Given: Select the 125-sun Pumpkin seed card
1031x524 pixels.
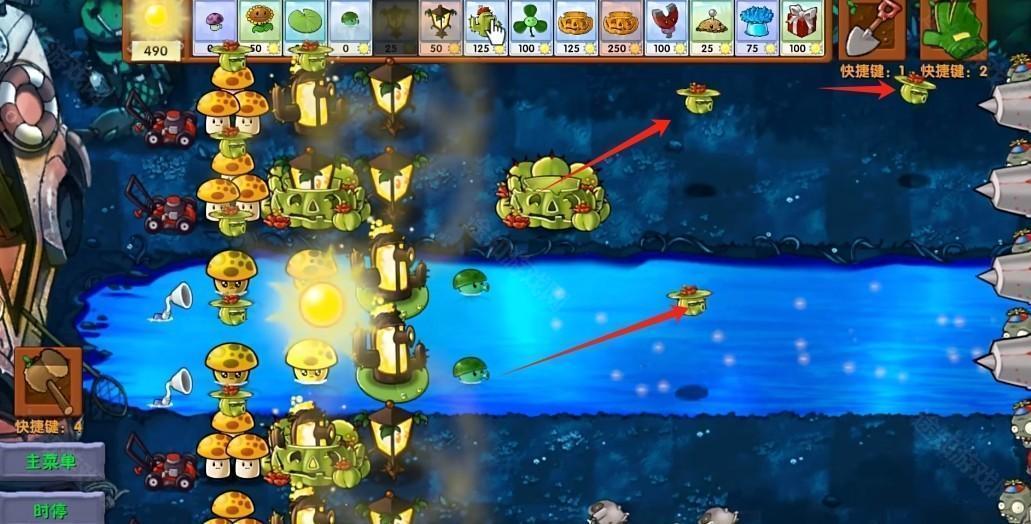Looking at the screenshot, I should pos(575,27).
